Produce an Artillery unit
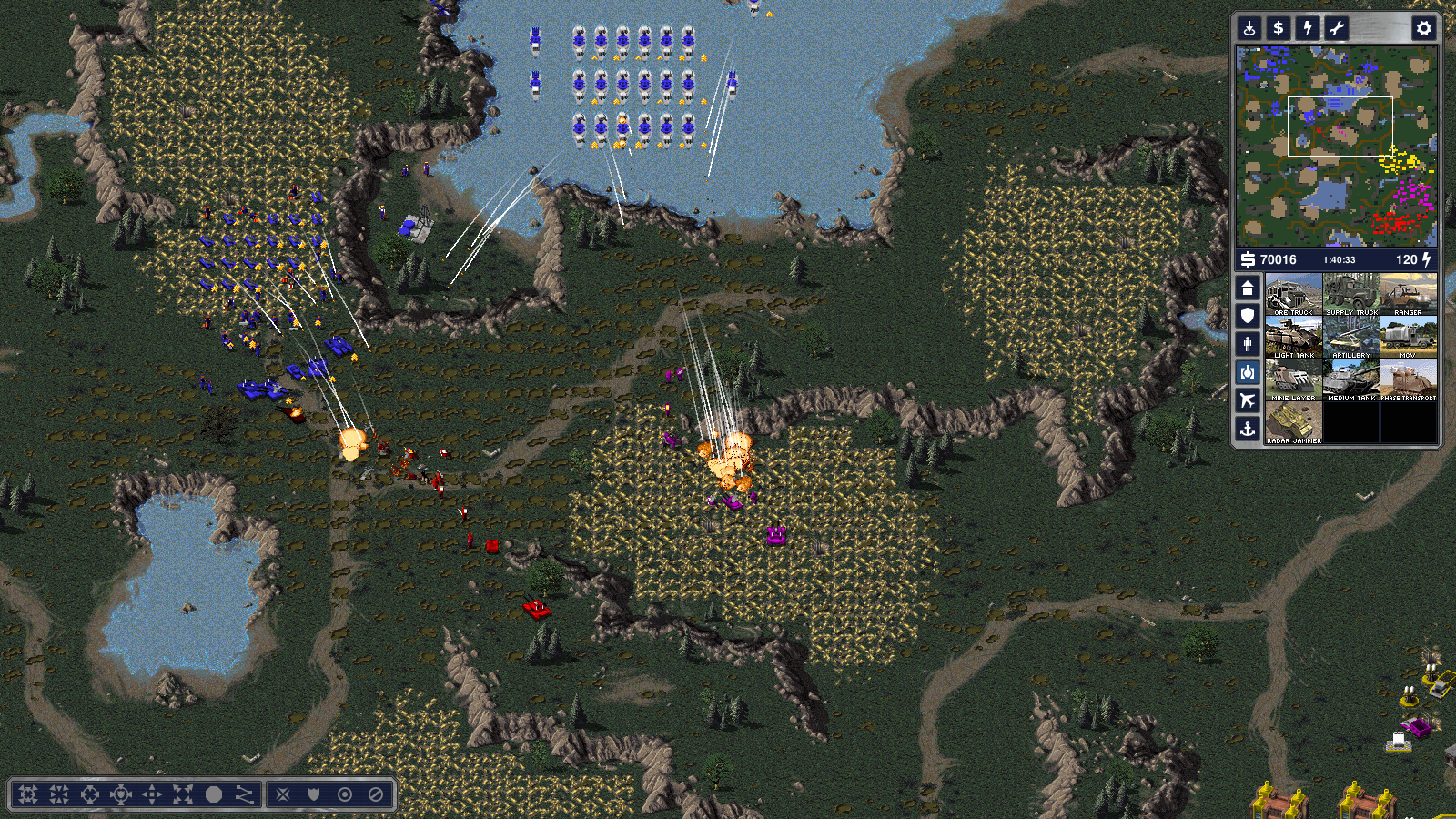Screen dimensions: 1456x819 point(1351,337)
